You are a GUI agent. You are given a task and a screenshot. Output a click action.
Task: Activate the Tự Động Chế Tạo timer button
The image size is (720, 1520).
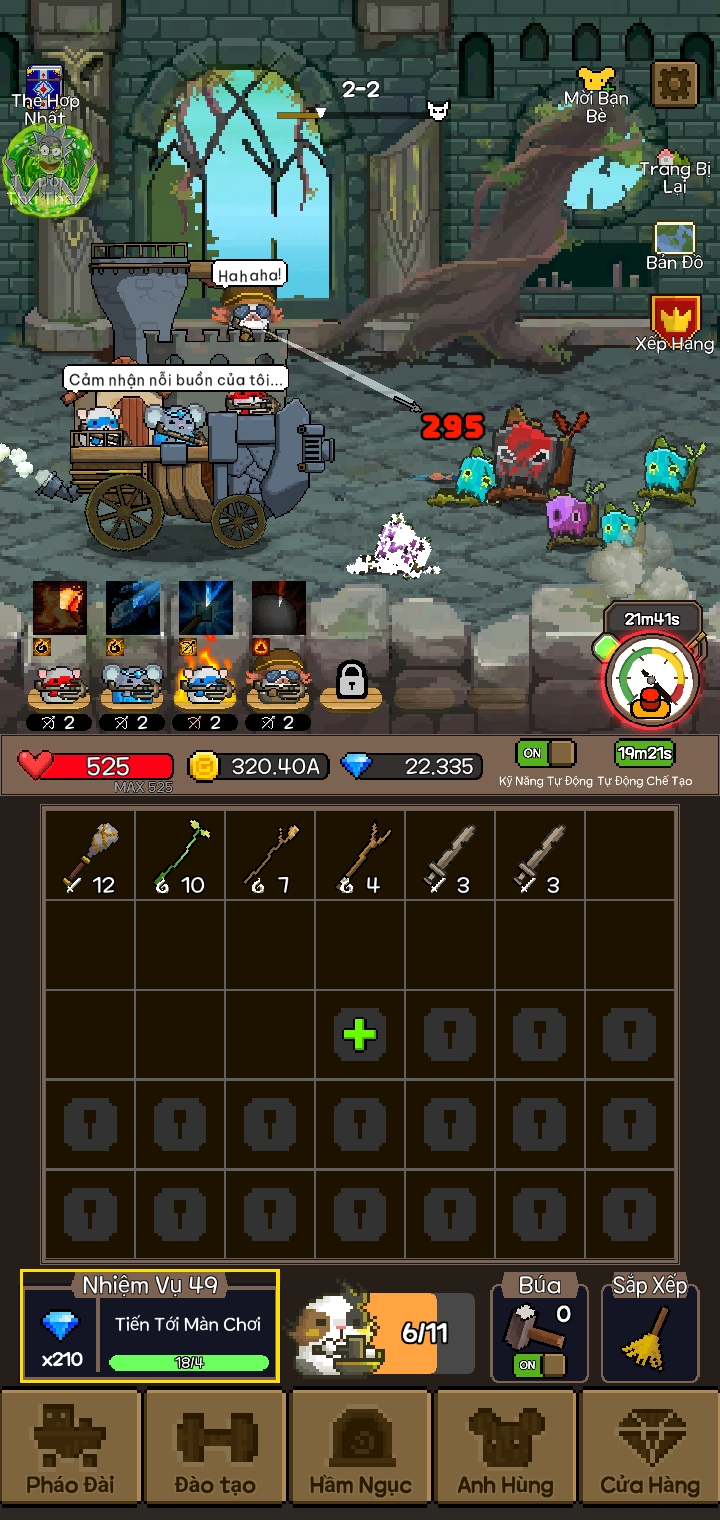(x=644, y=753)
